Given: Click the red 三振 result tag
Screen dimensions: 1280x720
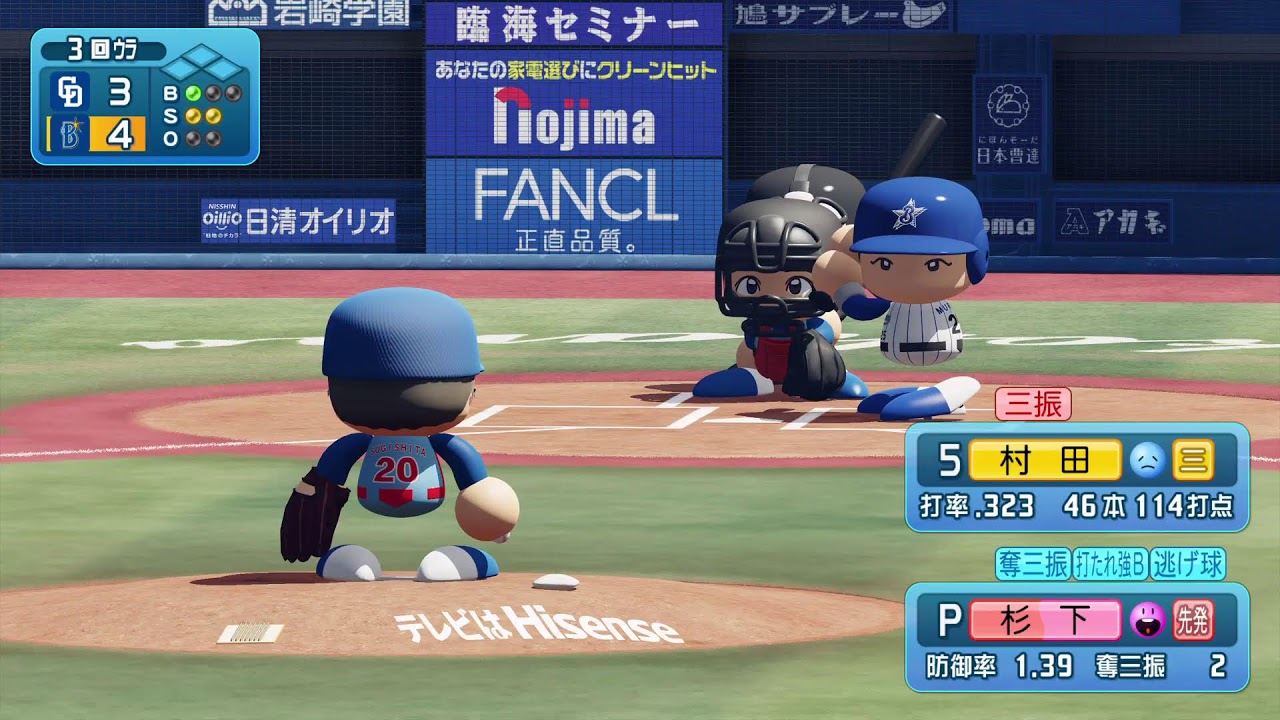Looking at the screenshot, I should pos(1033,404).
